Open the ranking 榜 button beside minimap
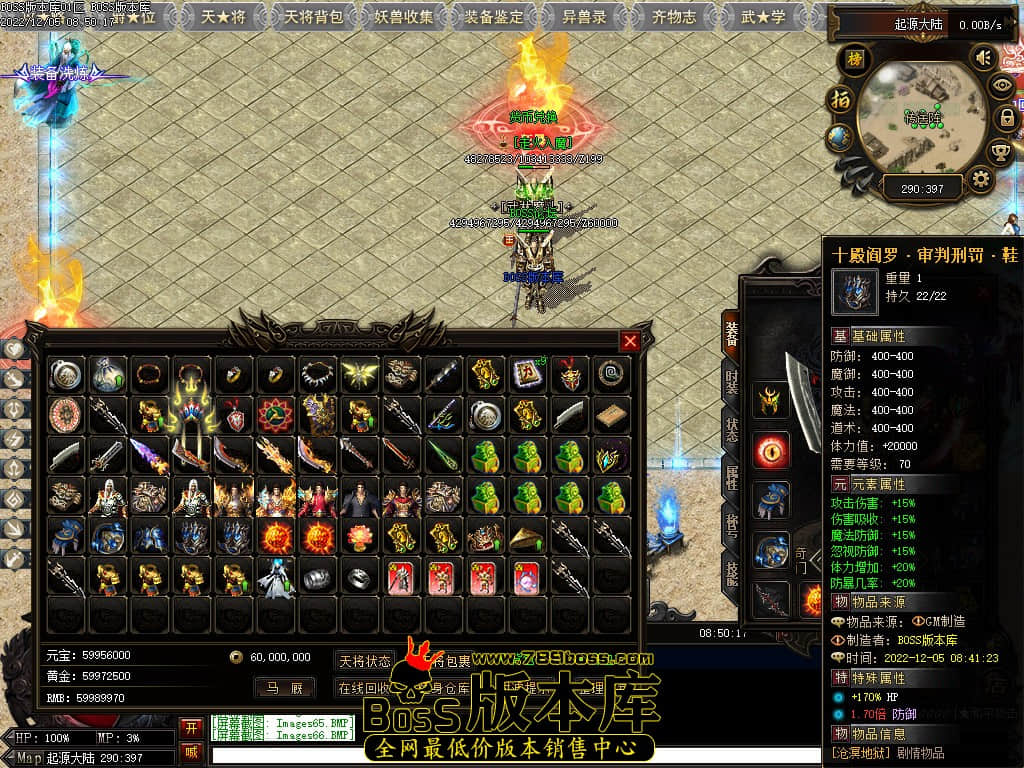This screenshot has height=768, width=1024. [x=855, y=59]
